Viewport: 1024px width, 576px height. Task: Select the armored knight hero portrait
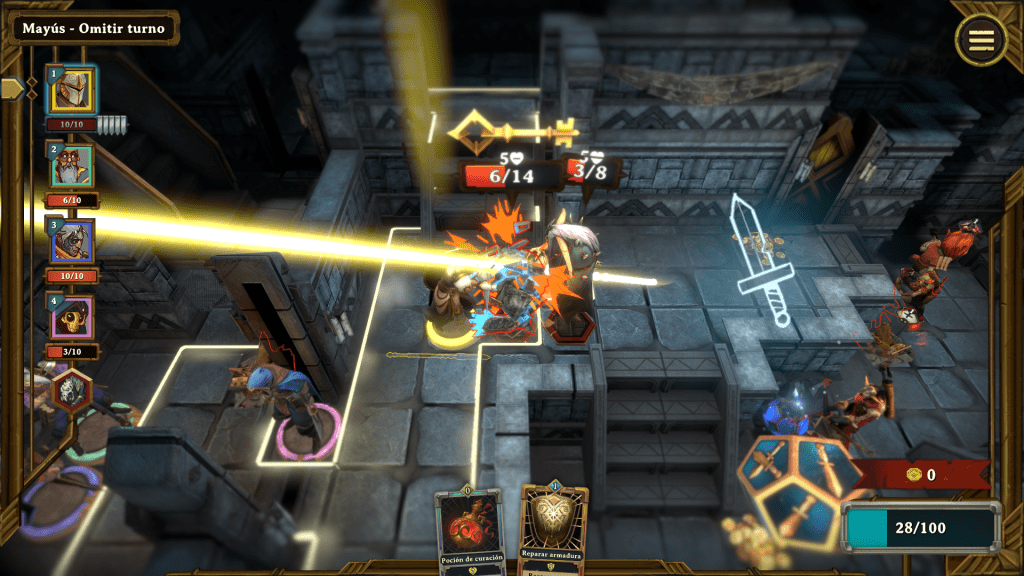click(x=72, y=91)
